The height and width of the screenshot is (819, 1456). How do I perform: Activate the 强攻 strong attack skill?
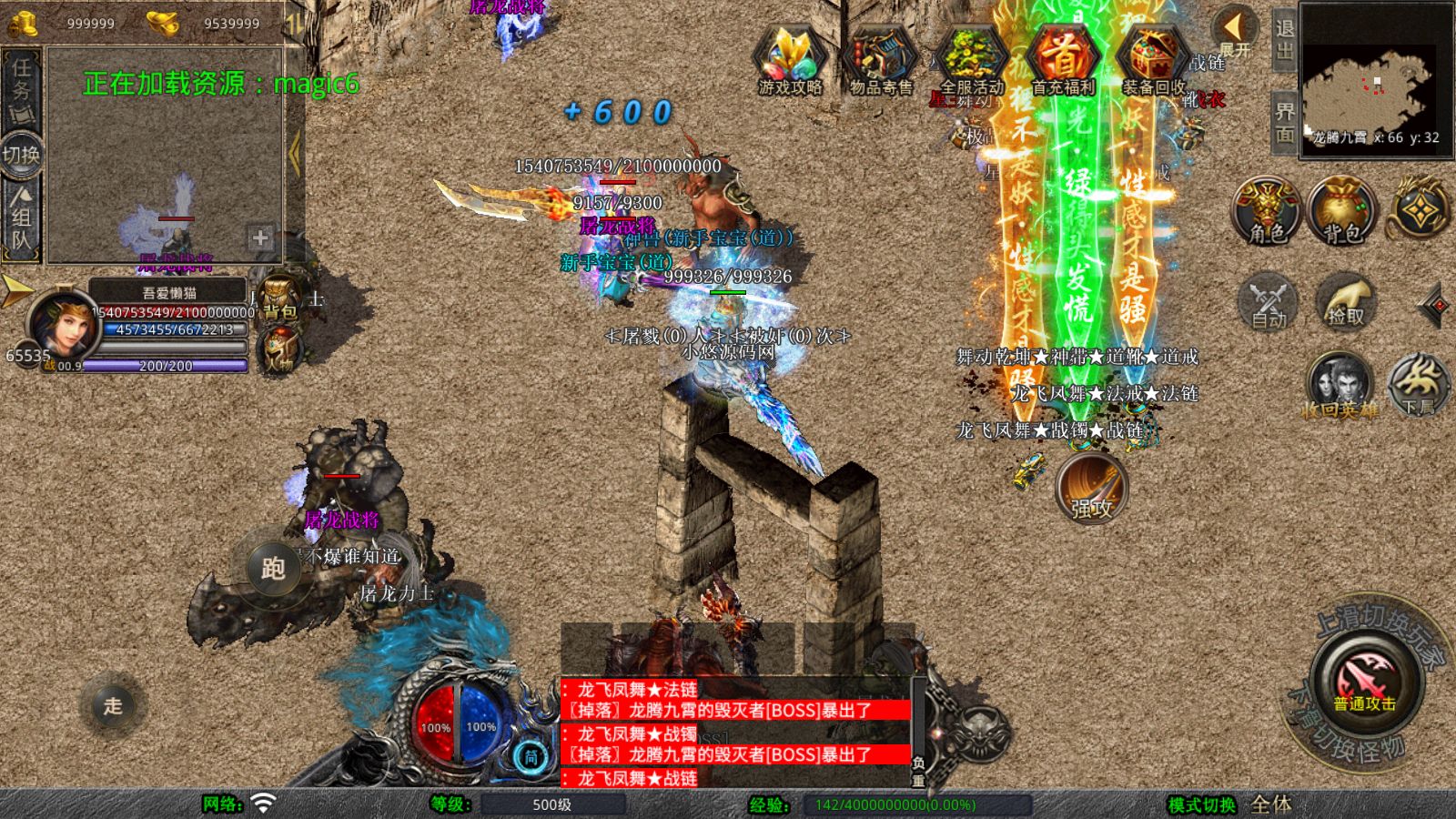(1091, 489)
